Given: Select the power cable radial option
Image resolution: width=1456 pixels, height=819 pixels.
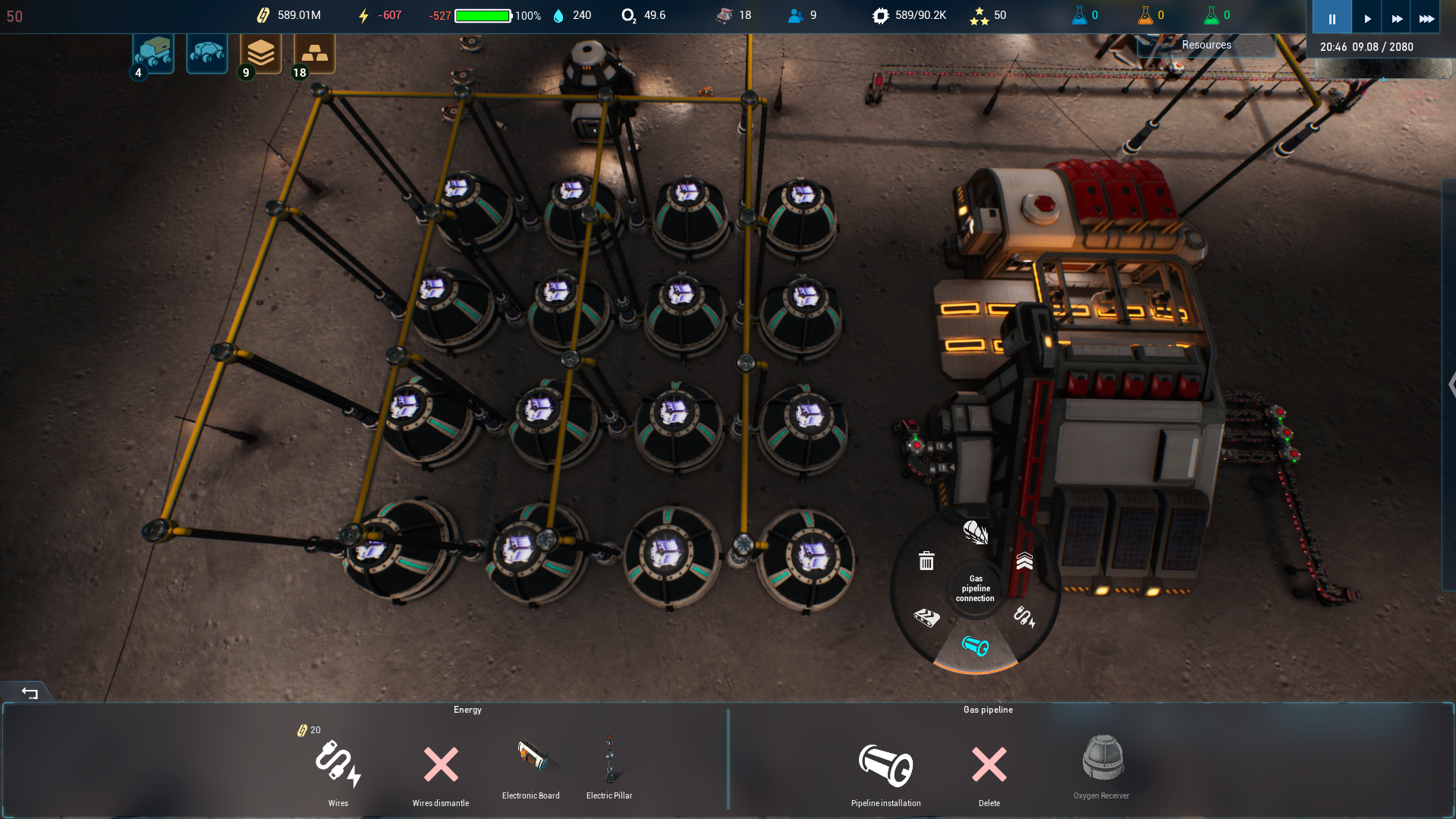Looking at the screenshot, I should tap(1024, 617).
